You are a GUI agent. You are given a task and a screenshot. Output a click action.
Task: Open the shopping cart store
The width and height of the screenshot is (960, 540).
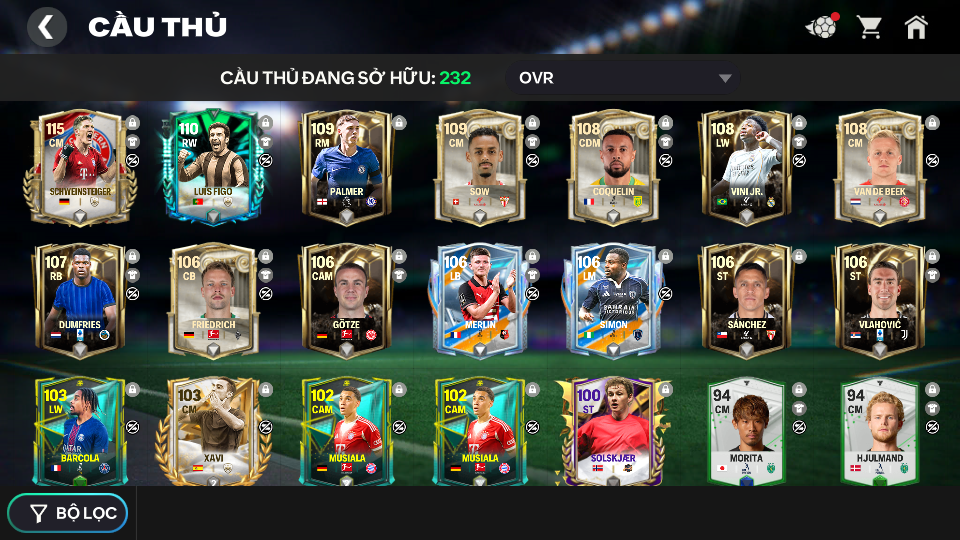click(869, 27)
